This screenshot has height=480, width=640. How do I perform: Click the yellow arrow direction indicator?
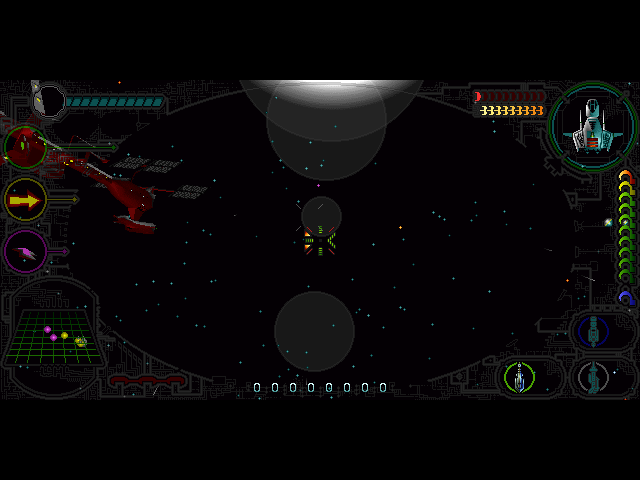pyautogui.click(x=25, y=200)
